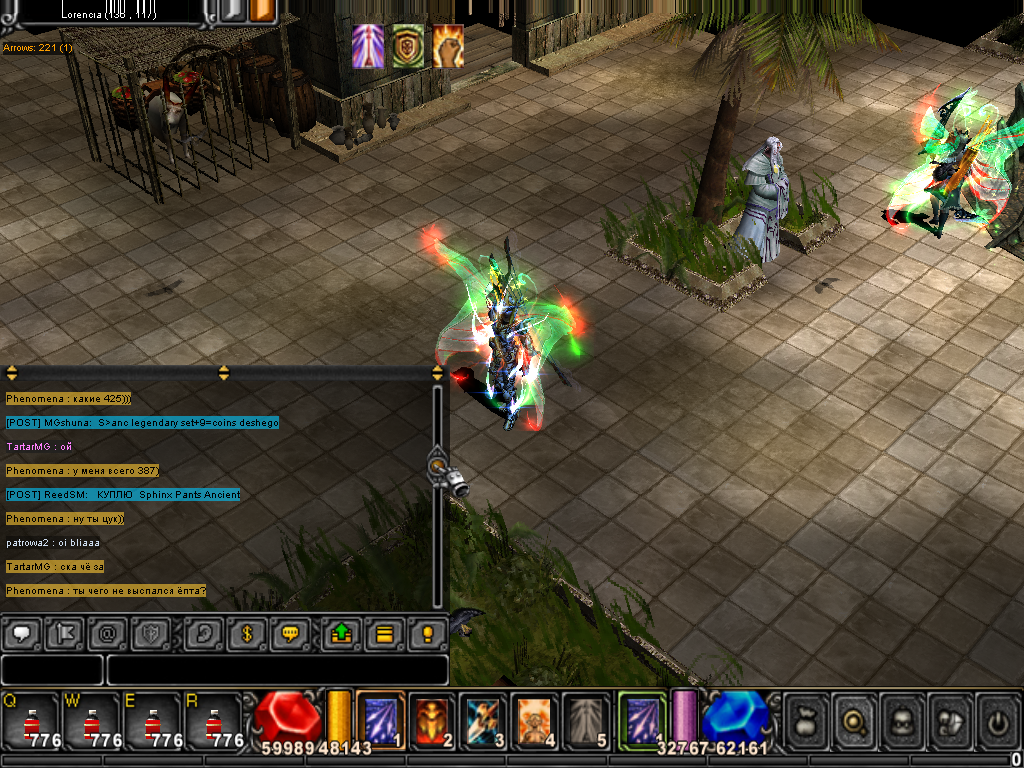Click the gold dollar sign button

tap(246, 633)
